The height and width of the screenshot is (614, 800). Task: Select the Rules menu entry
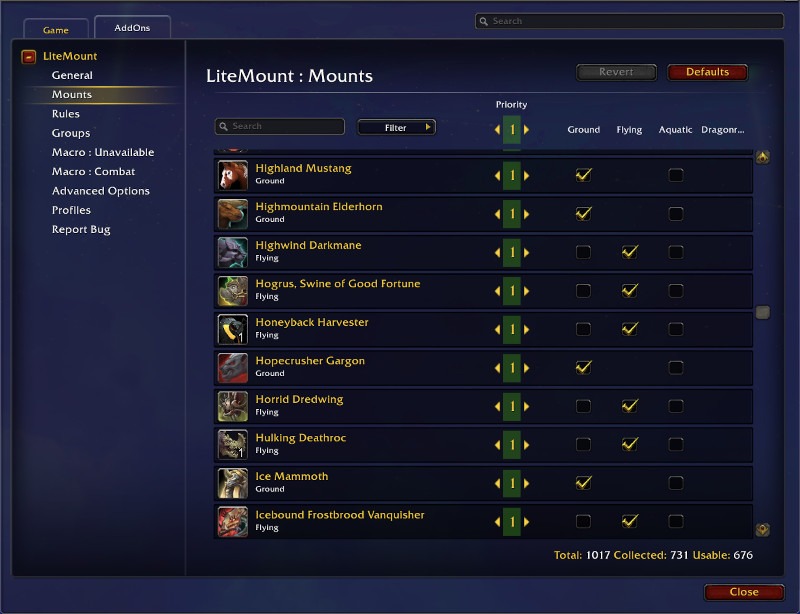[x=66, y=114]
